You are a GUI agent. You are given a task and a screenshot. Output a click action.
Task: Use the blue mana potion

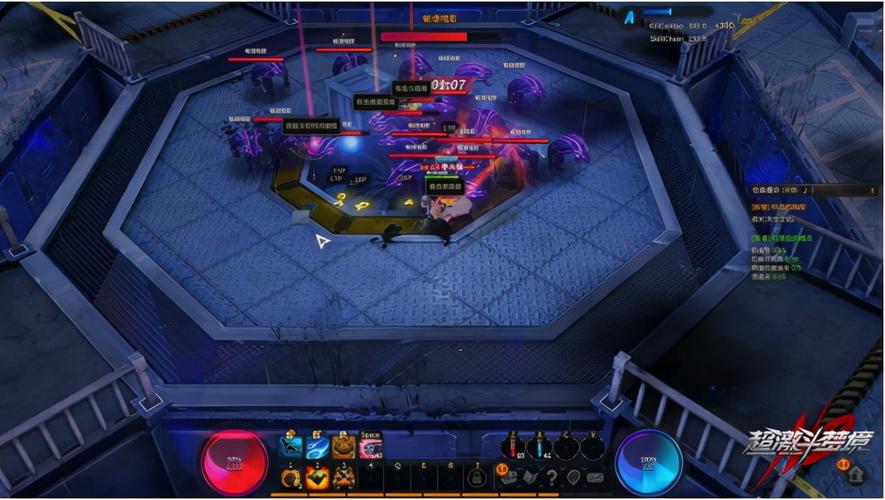(539, 447)
